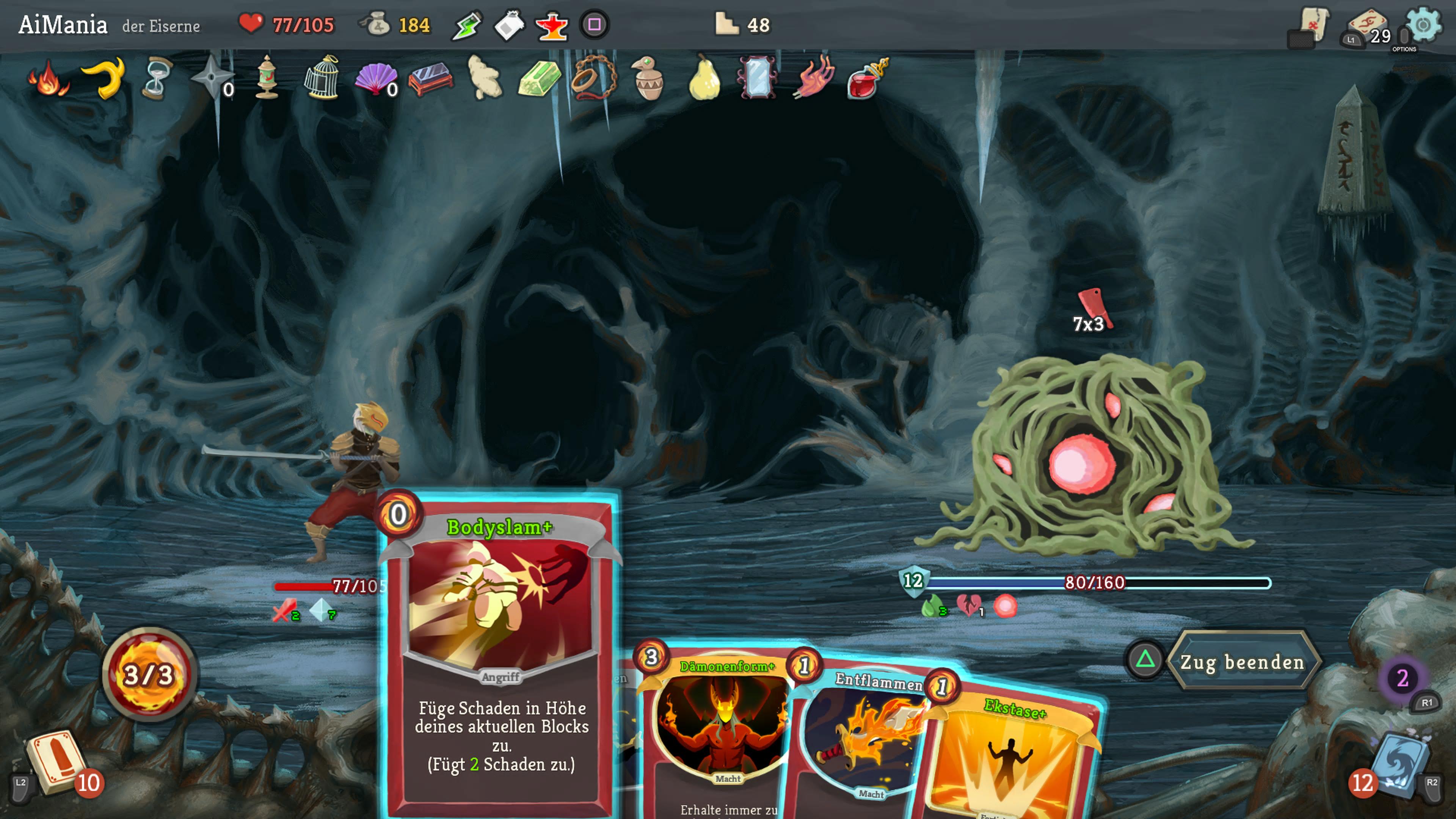This screenshot has width=1456, height=819.
Task: Click the purple fan relic
Action: tap(375, 79)
